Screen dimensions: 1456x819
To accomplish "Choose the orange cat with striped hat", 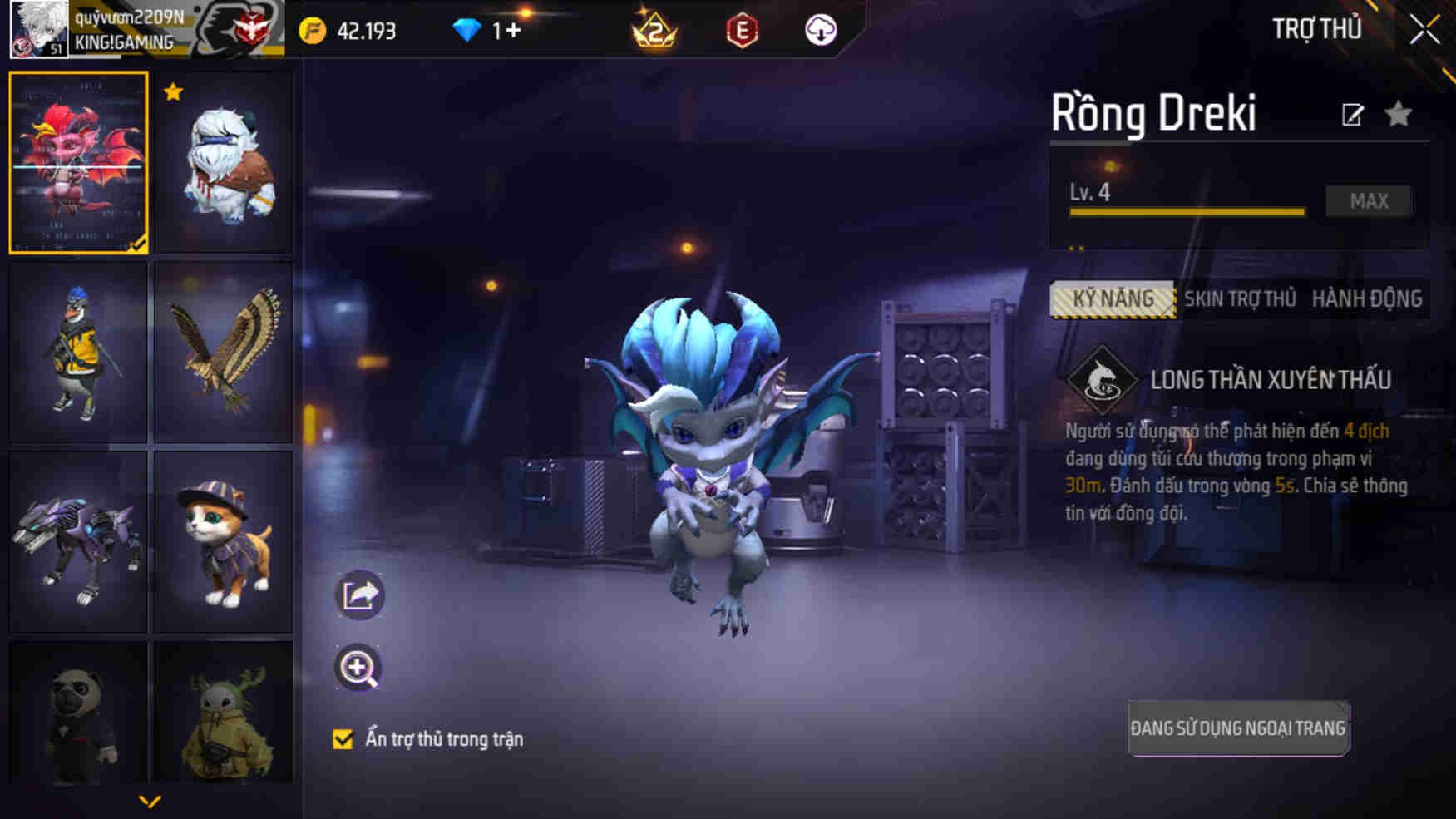I will coord(224,541).
